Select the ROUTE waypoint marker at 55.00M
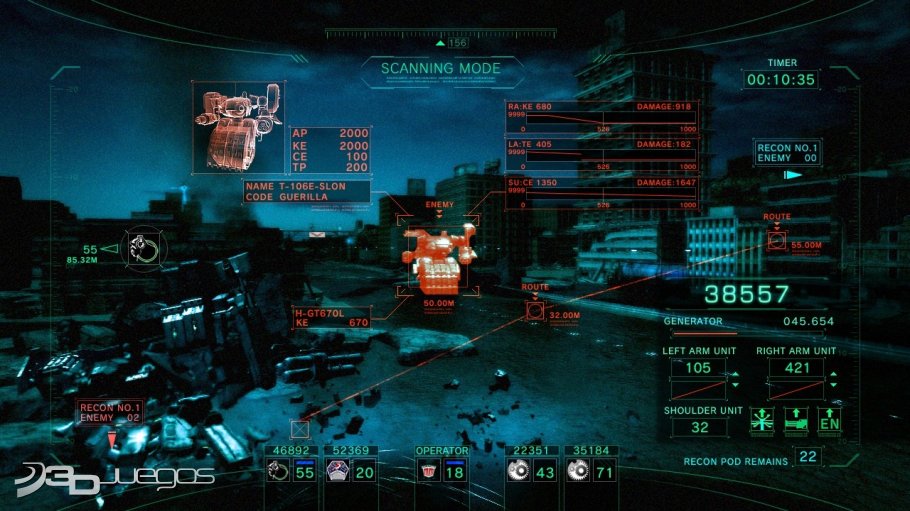 click(777, 241)
